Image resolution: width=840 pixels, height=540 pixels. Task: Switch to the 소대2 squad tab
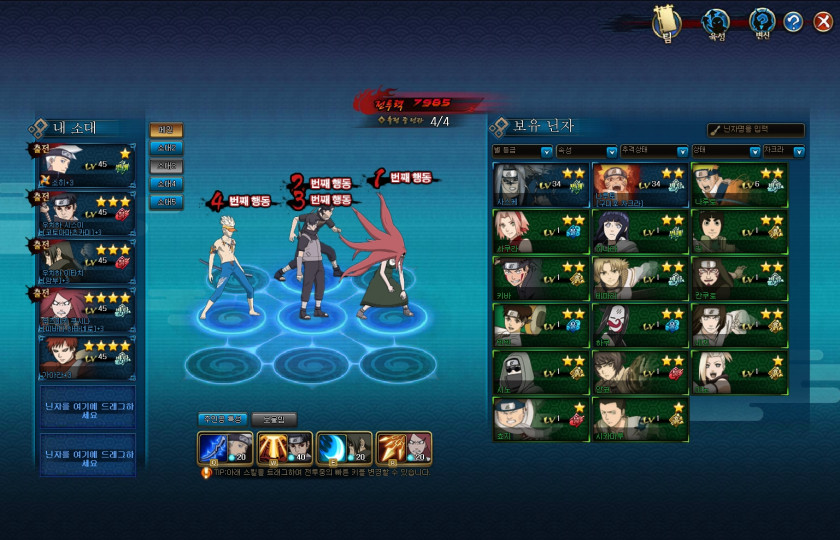click(167, 148)
